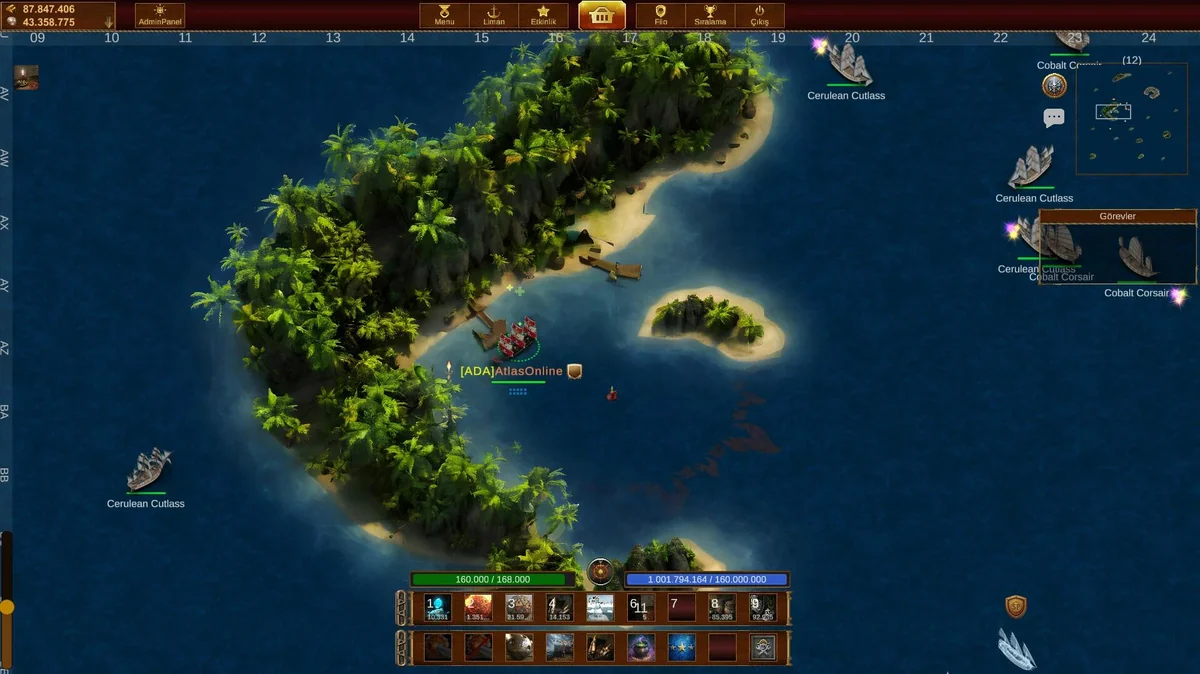
Task: Select hotbar slot 1 with blue orb
Action: coord(438,607)
